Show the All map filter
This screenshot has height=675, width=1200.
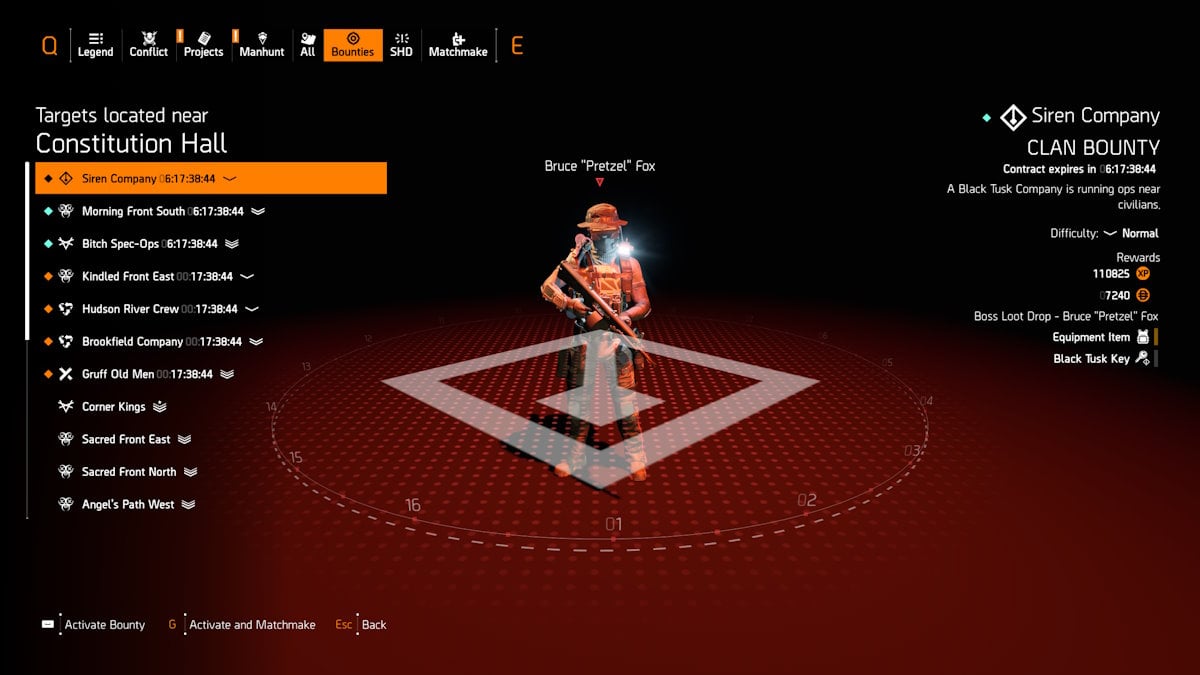[307, 45]
